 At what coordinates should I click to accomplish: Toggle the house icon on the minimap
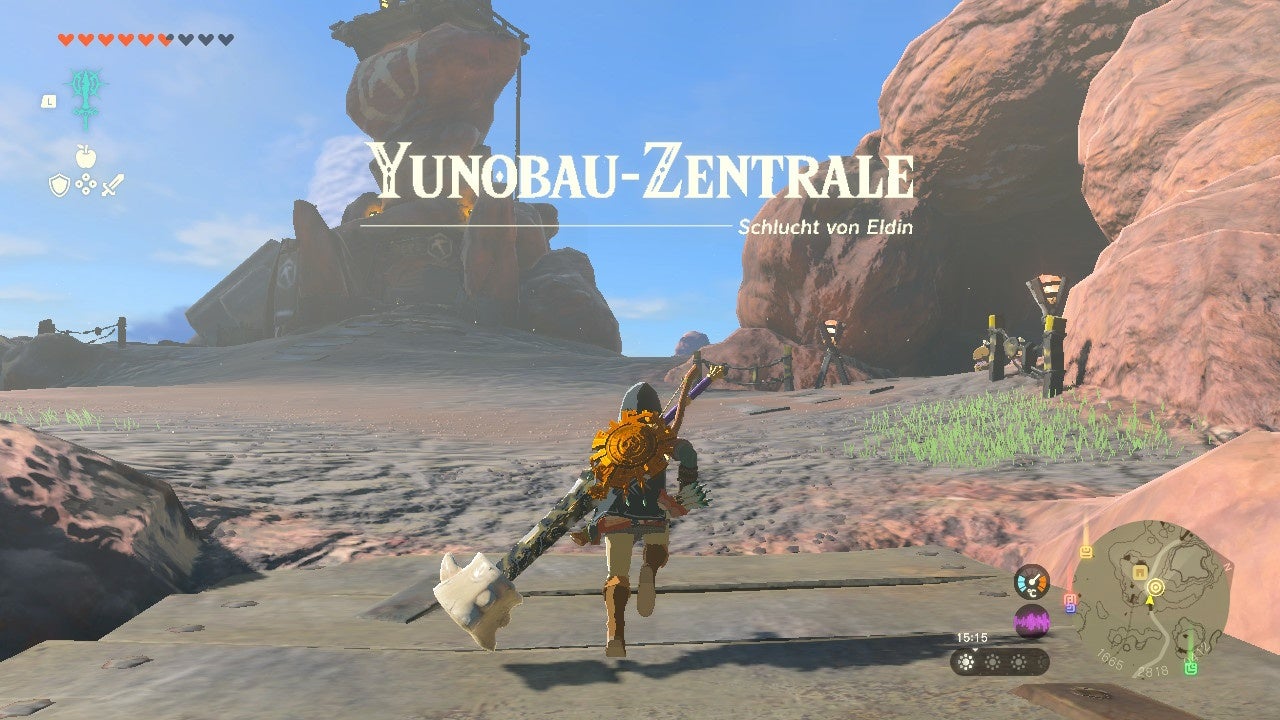pos(1140,572)
